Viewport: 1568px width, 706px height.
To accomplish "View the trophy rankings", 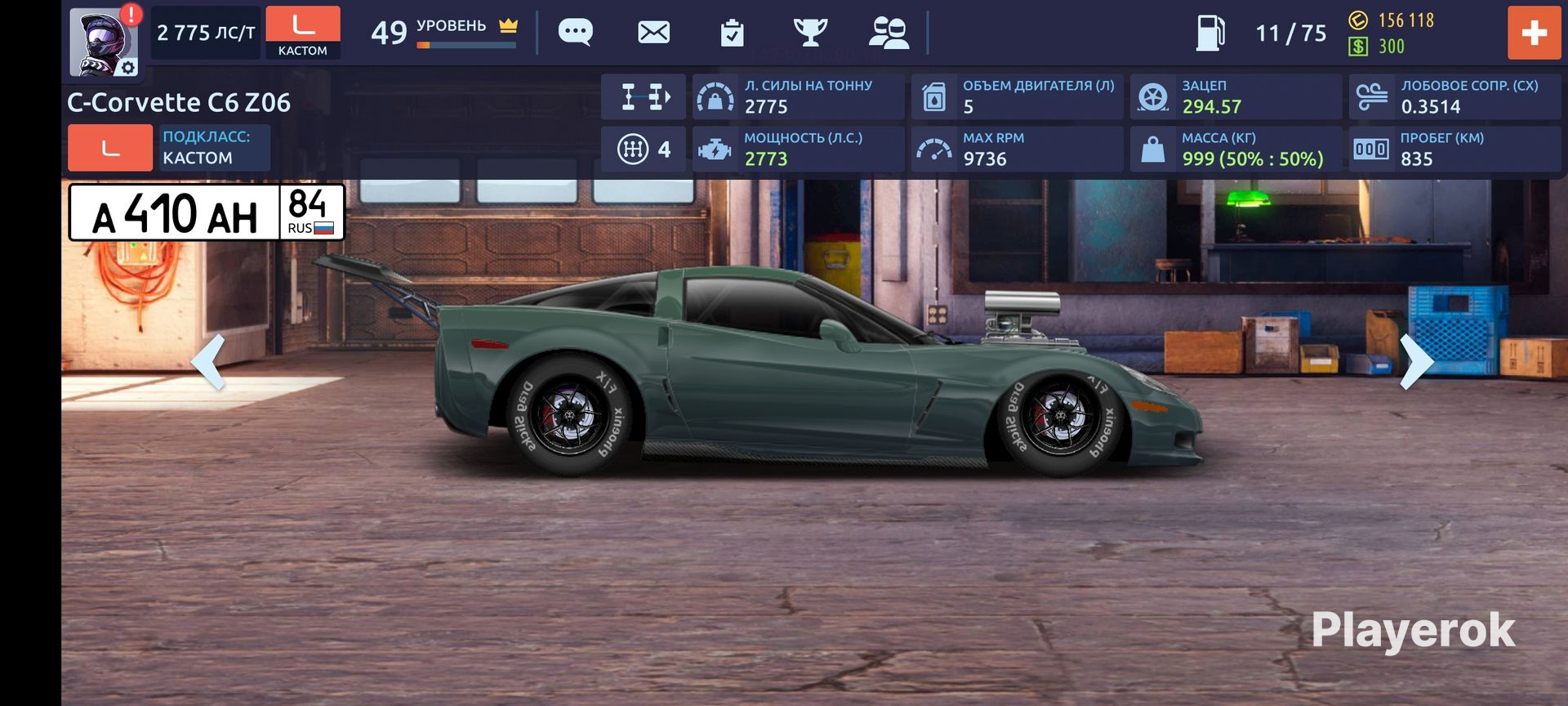I will 810,33.
